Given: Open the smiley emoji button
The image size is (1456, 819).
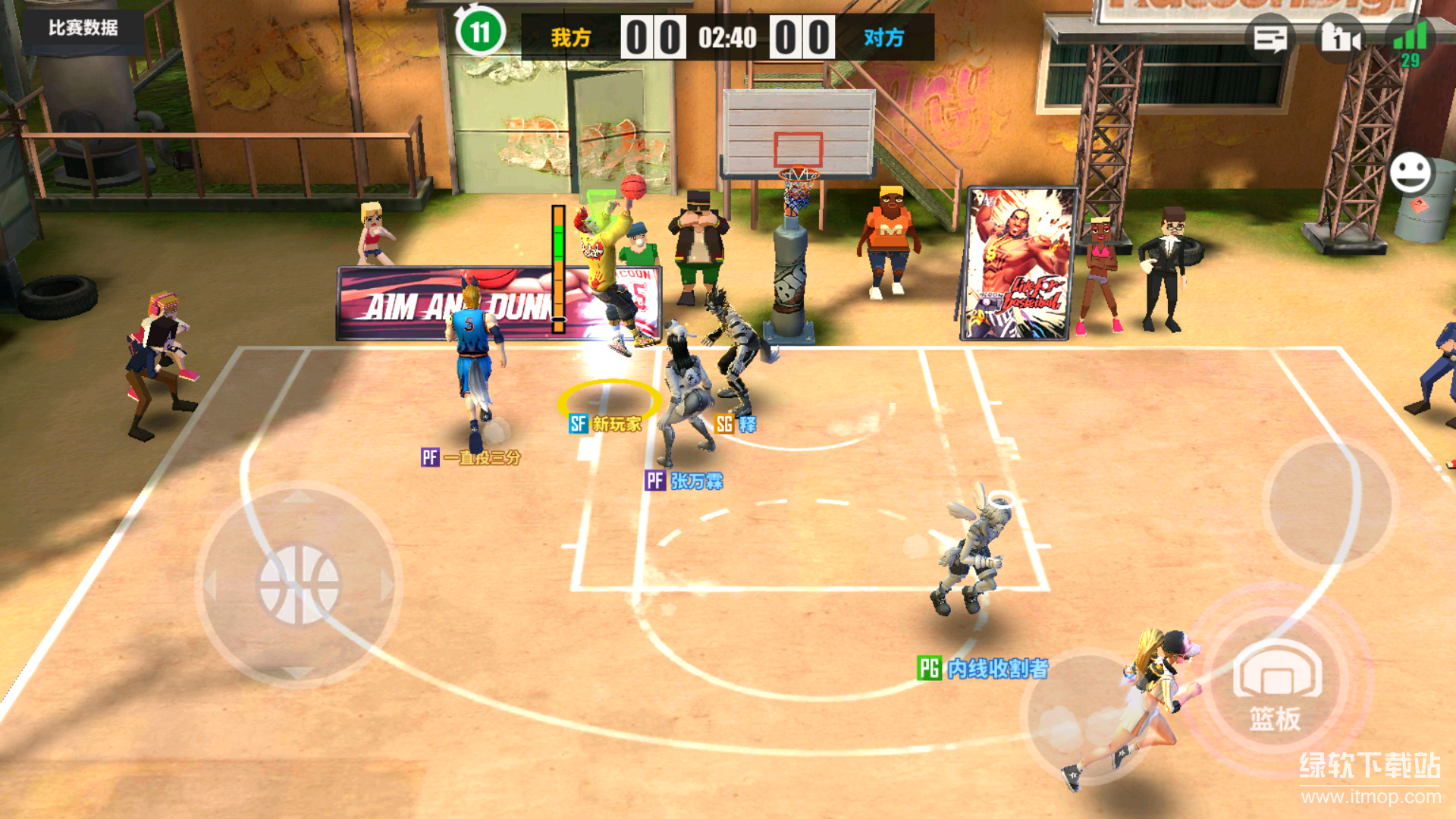Looking at the screenshot, I should point(1410,173).
